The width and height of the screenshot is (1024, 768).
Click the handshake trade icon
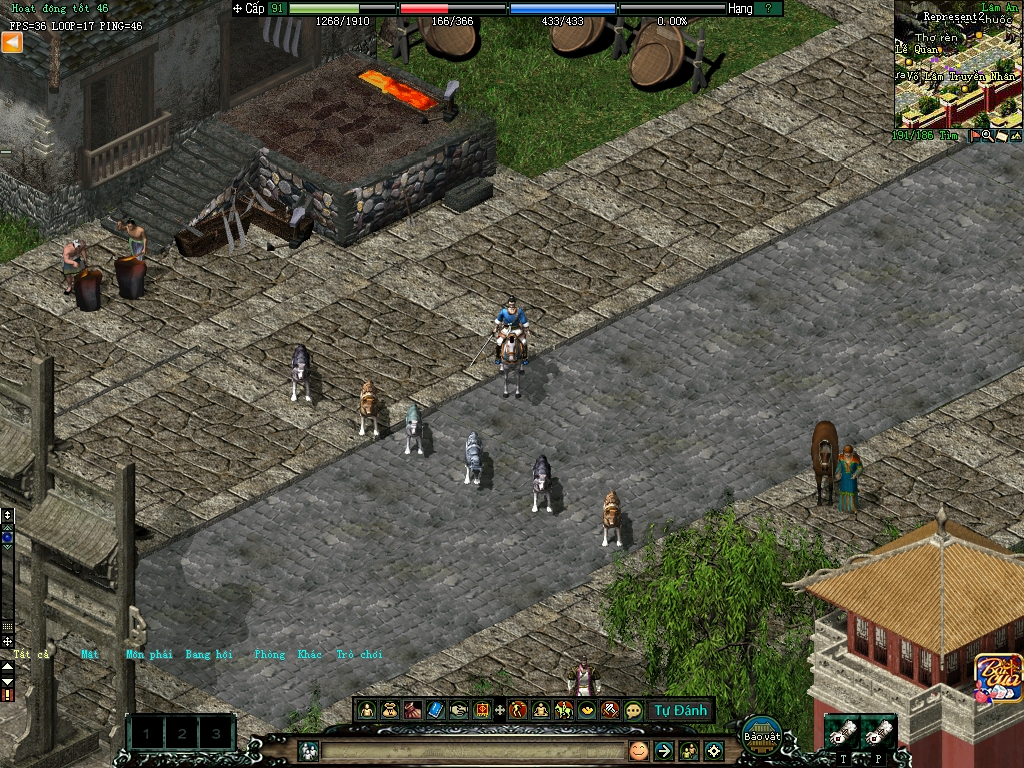(459, 710)
